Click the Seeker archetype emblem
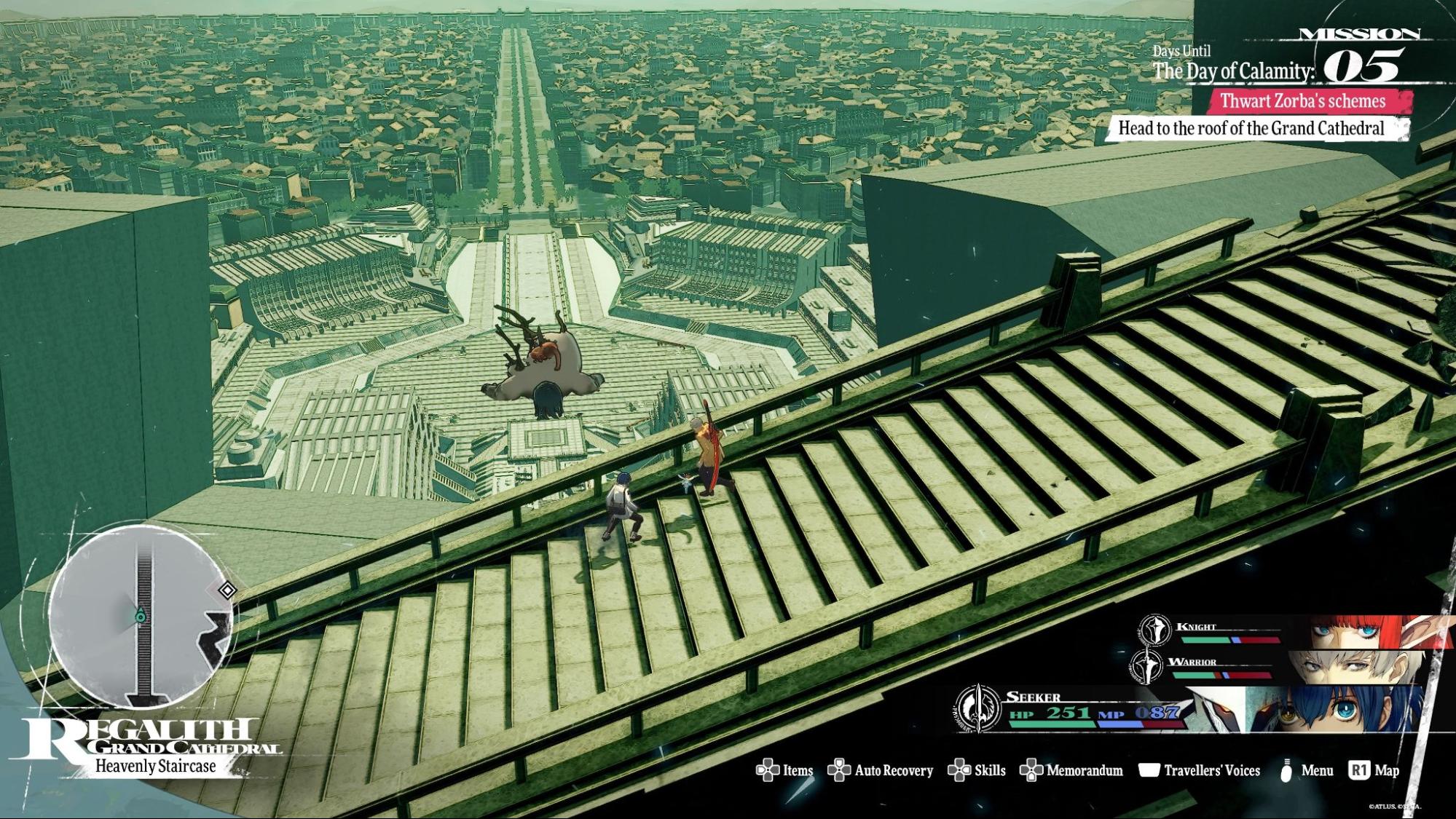The image size is (1456, 819). [x=977, y=707]
